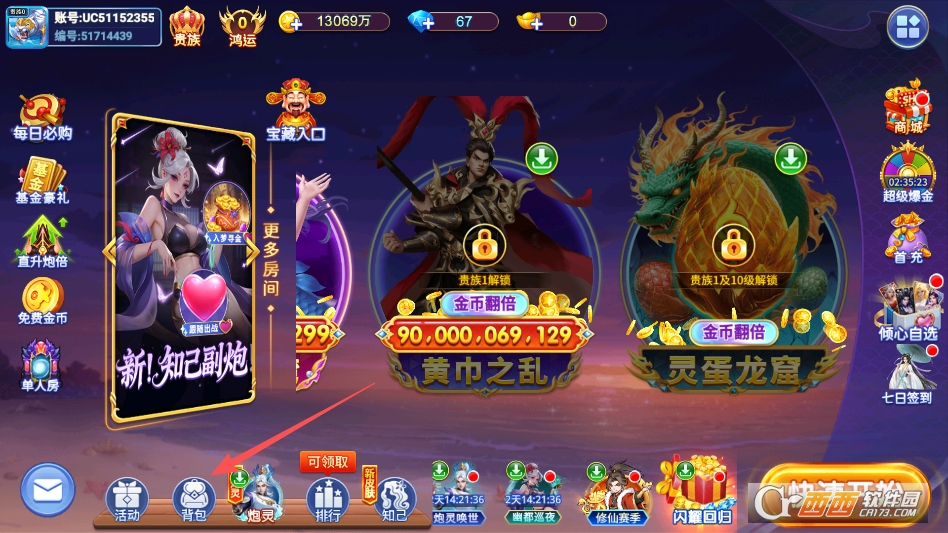This screenshot has height=533, width=948.
Task: Open the 基金豪礼 fund gift
Action: 42,181
